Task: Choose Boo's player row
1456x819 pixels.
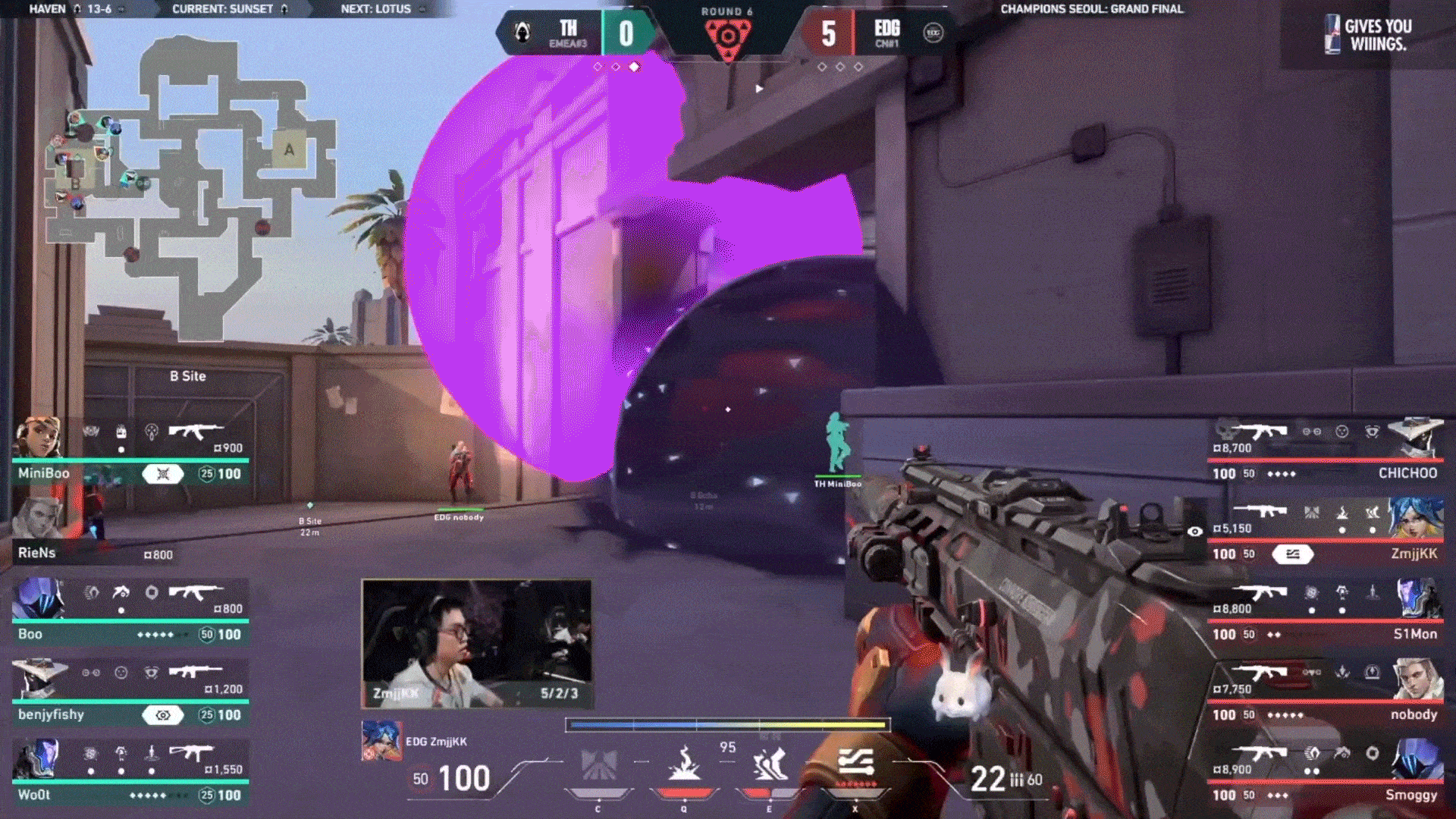Action: pos(130,614)
